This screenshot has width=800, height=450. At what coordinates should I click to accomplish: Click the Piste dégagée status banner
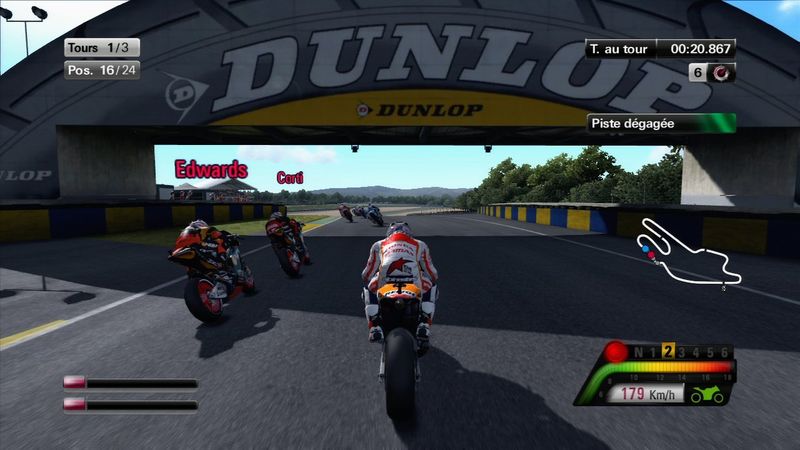pos(661,124)
